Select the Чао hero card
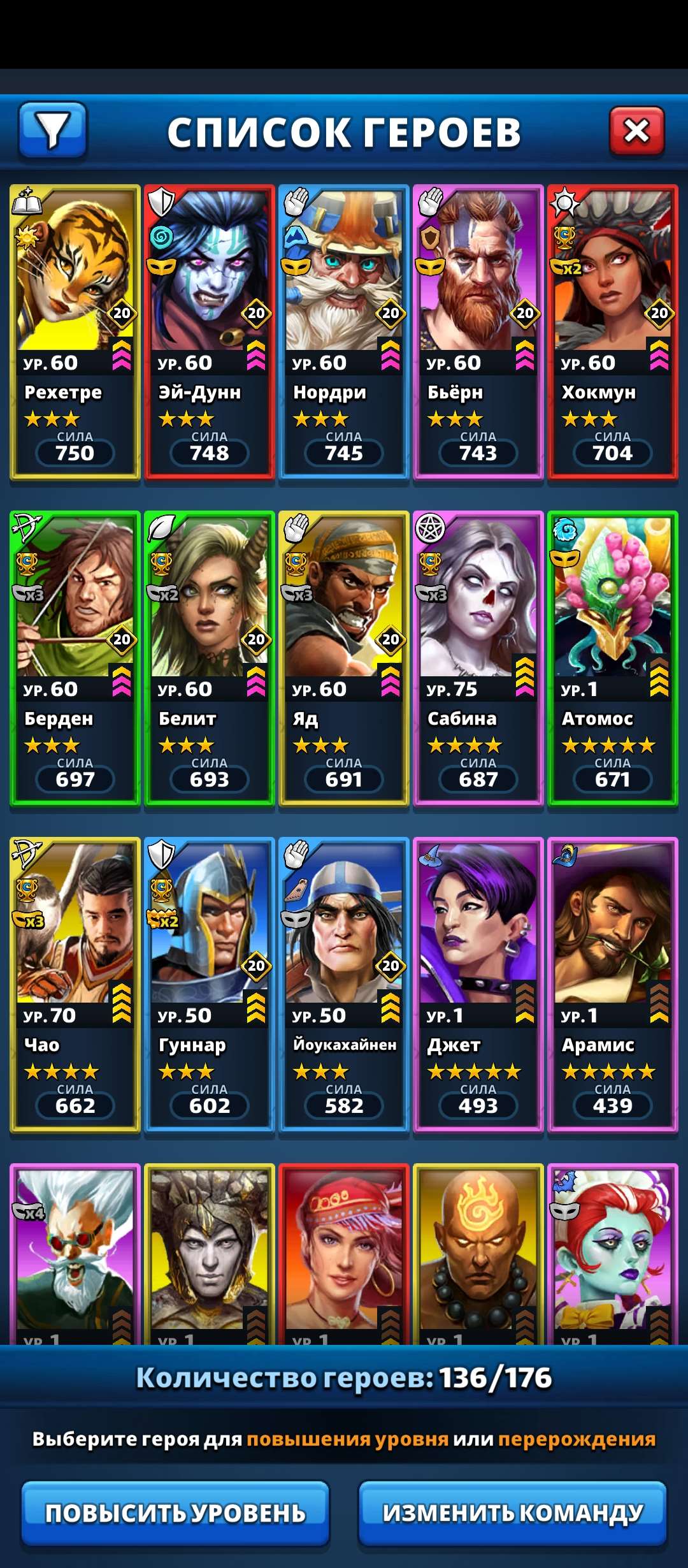688x1568 pixels. pos(75,984)
